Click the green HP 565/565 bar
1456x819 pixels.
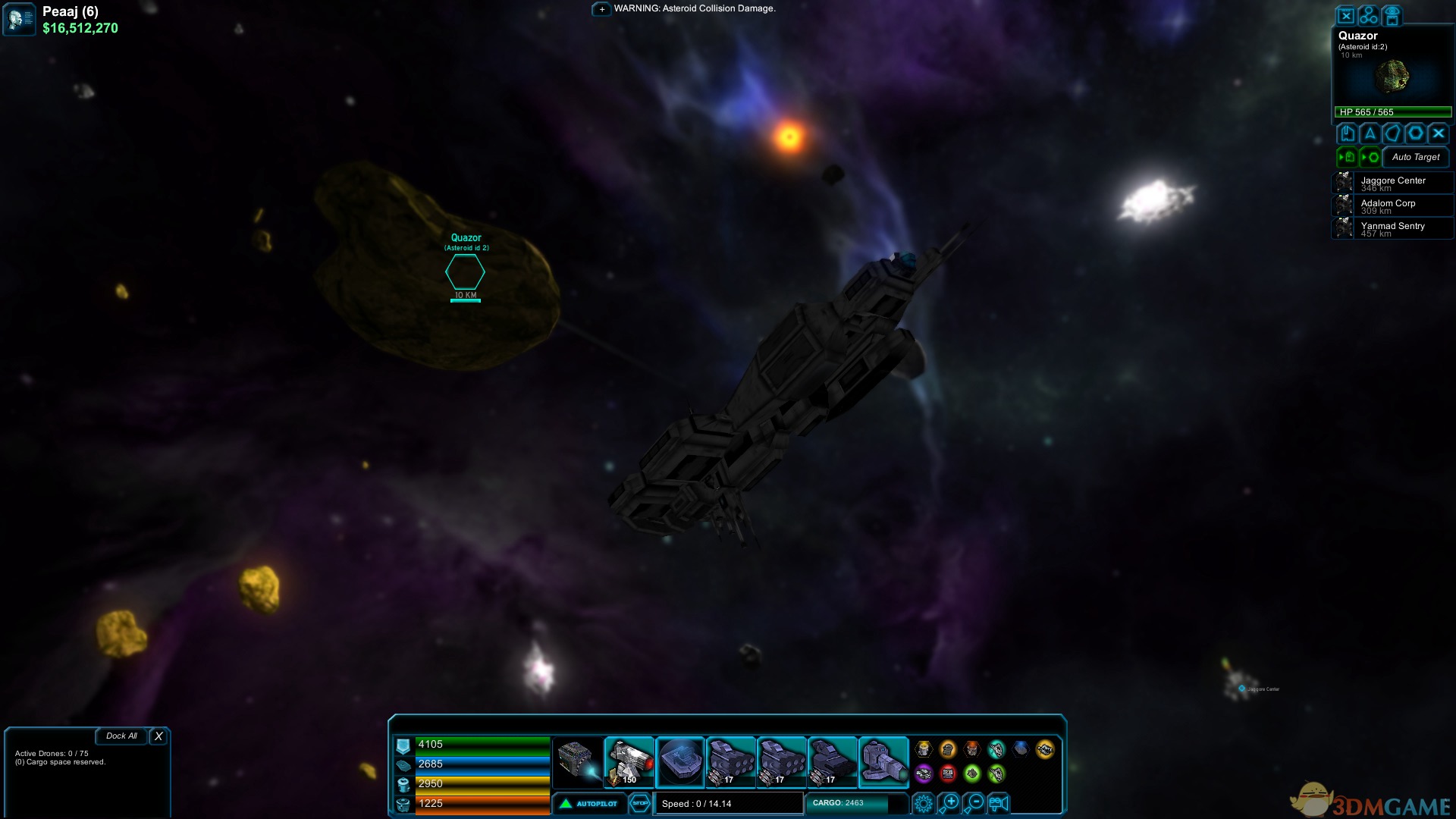coord(1392,111)
